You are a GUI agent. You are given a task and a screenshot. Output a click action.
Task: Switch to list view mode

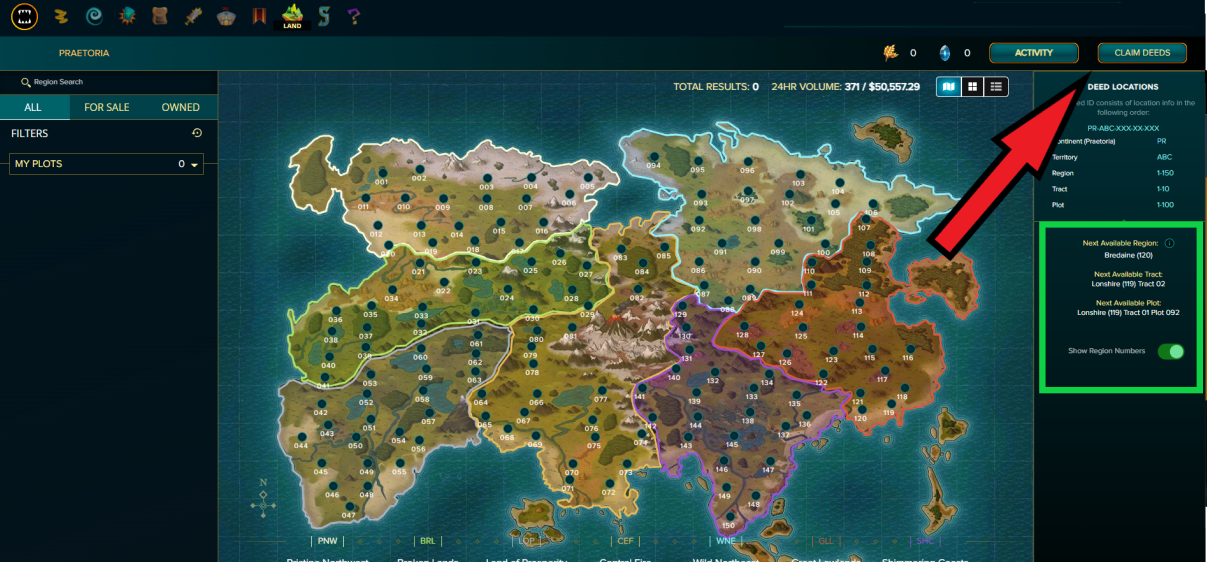tap(996, 87)
